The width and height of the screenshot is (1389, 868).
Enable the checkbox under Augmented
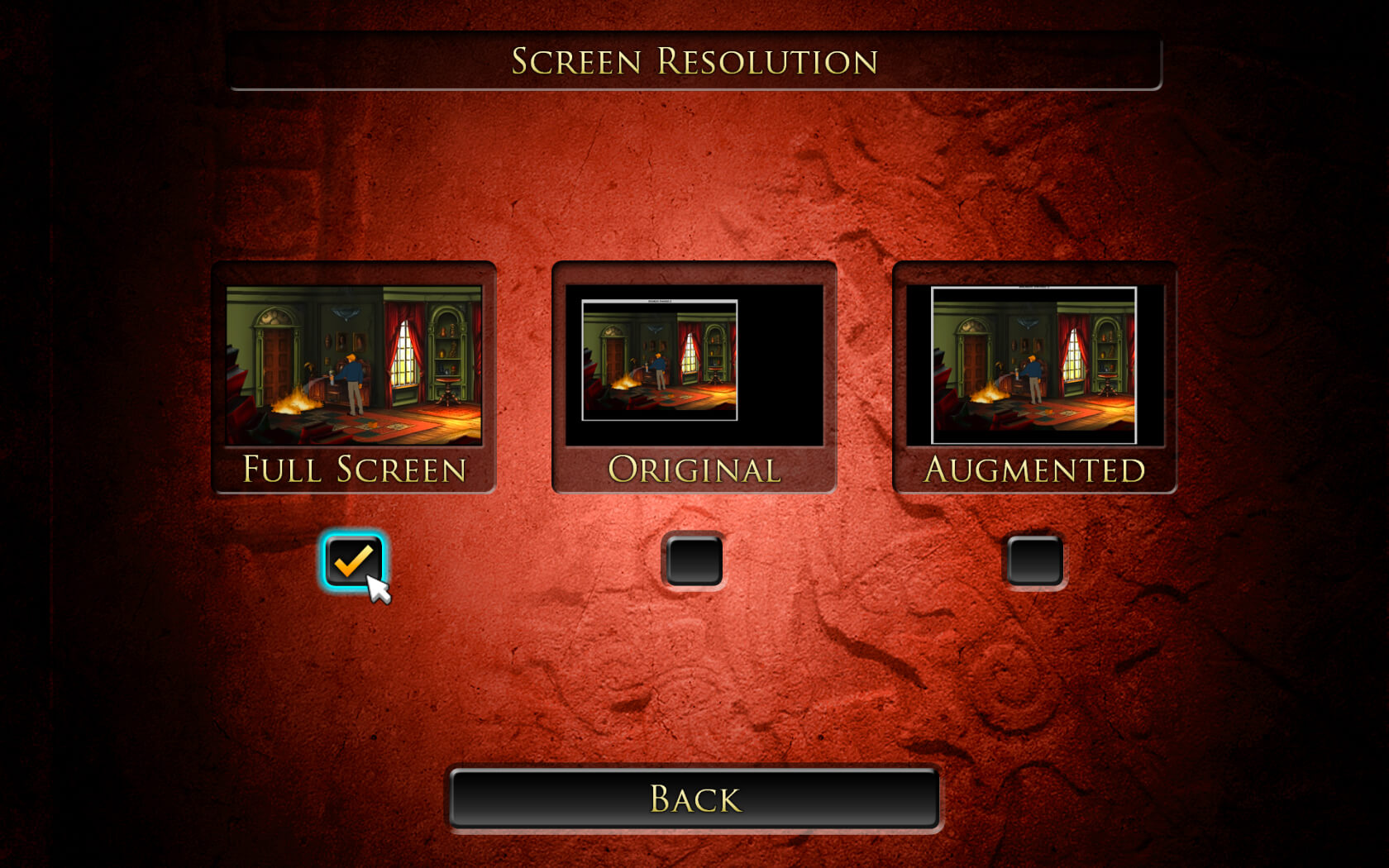click(x=1034, y=561)
